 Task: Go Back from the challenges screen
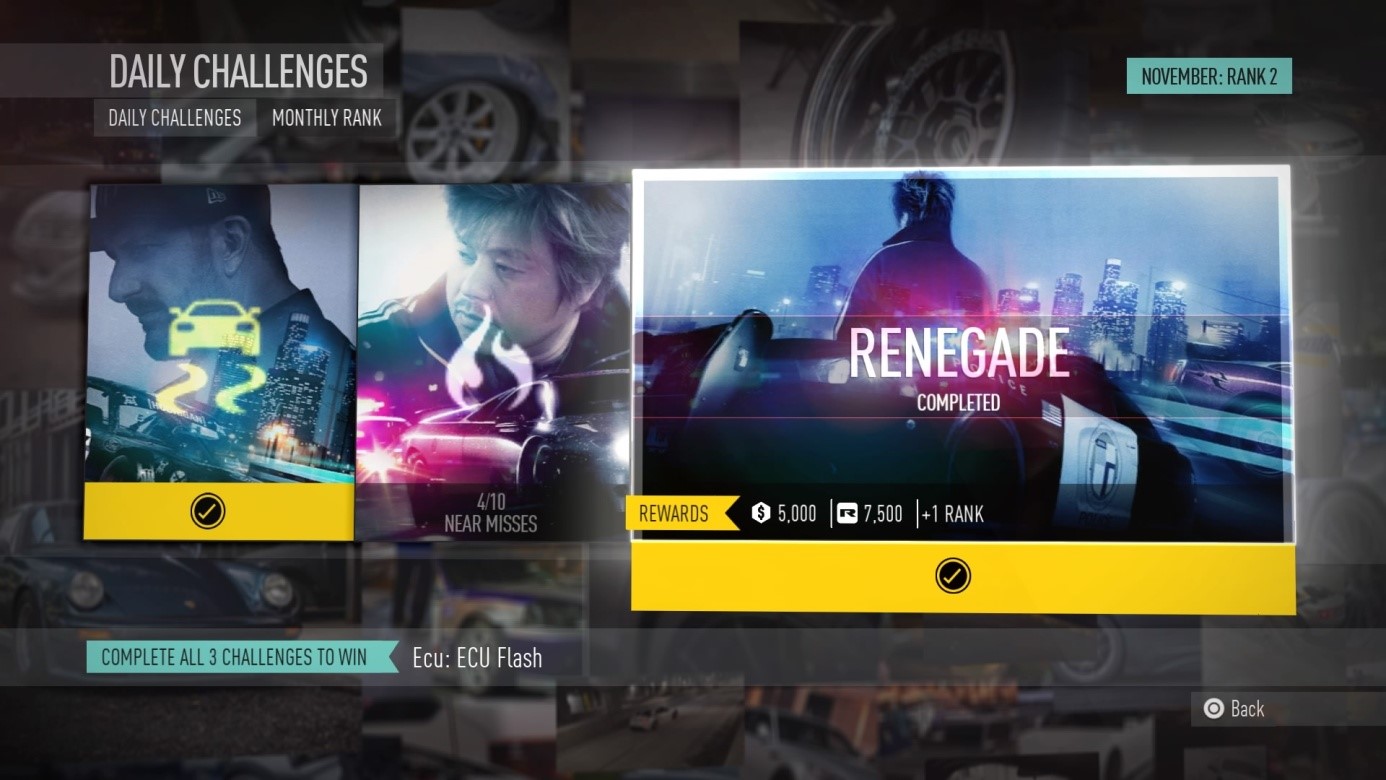tap(1235, 709)
